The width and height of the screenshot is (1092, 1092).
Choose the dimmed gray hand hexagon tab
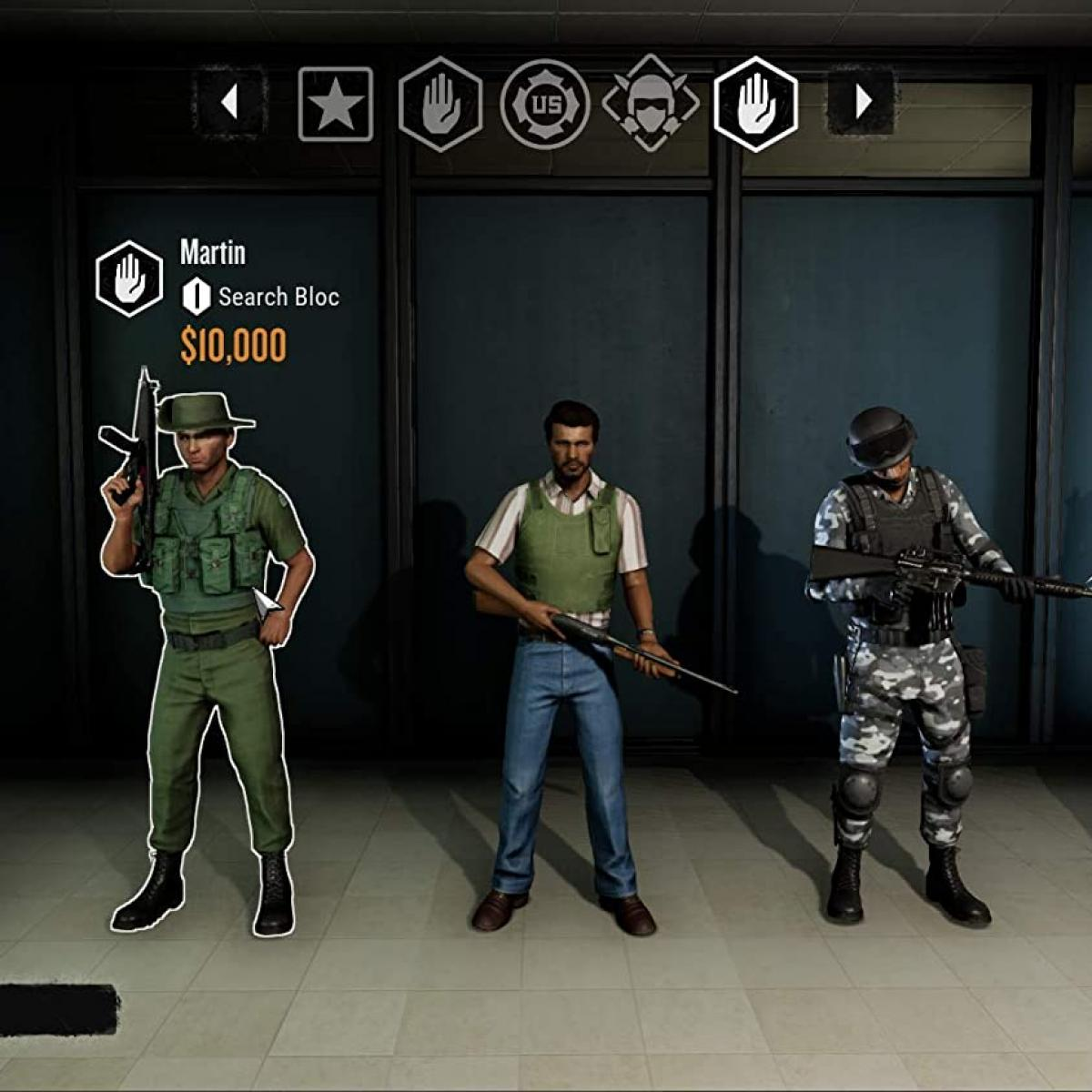[440, 105]
